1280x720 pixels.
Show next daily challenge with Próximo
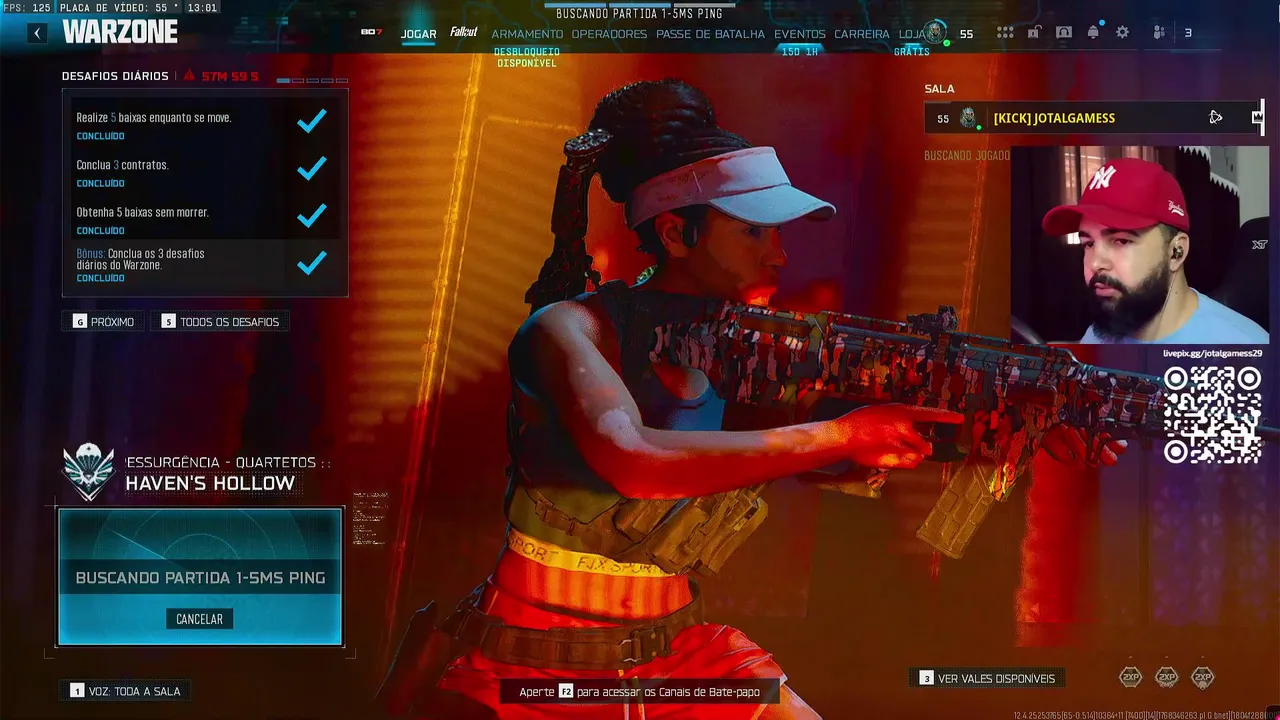point(103,322)
